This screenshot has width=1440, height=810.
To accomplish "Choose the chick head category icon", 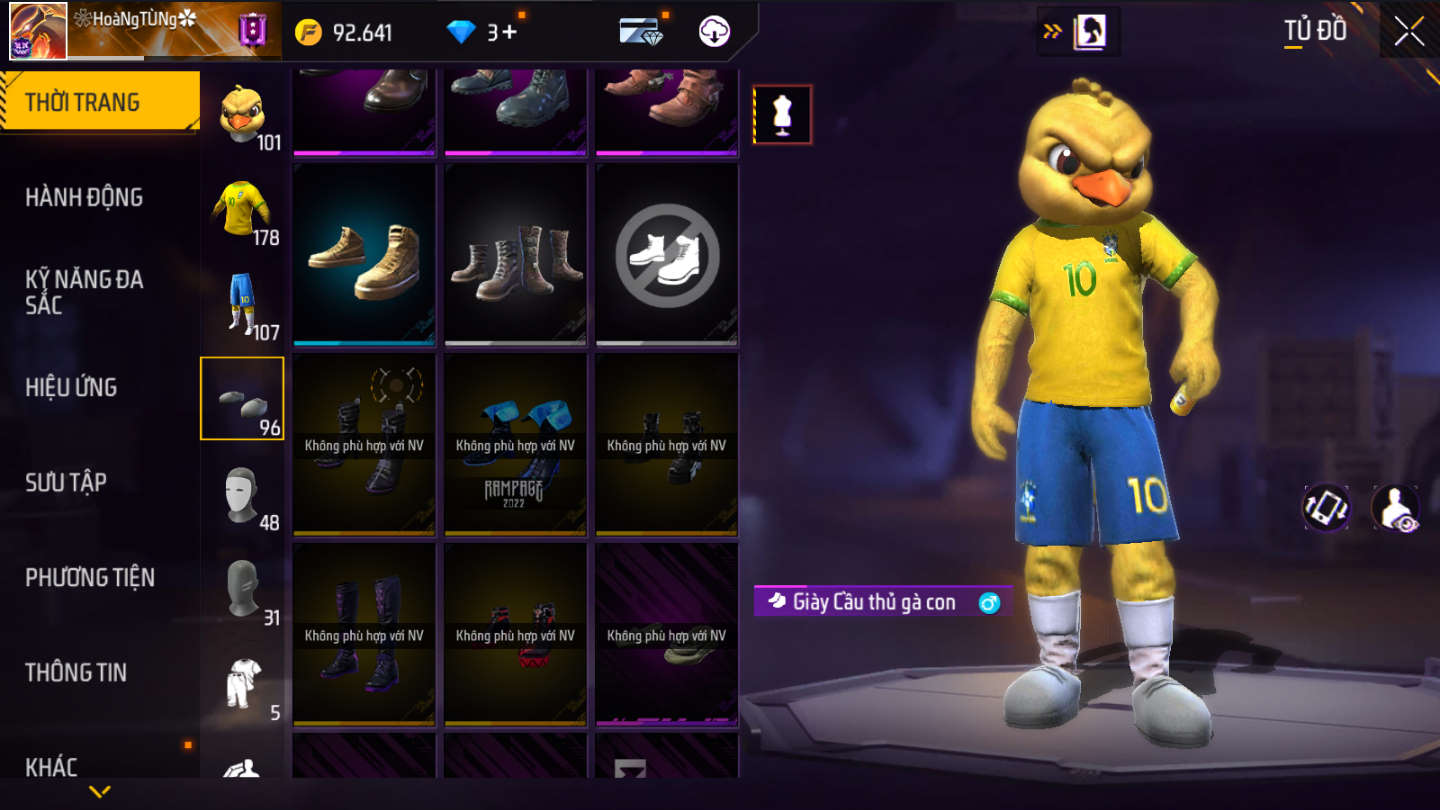I will 242,114.
